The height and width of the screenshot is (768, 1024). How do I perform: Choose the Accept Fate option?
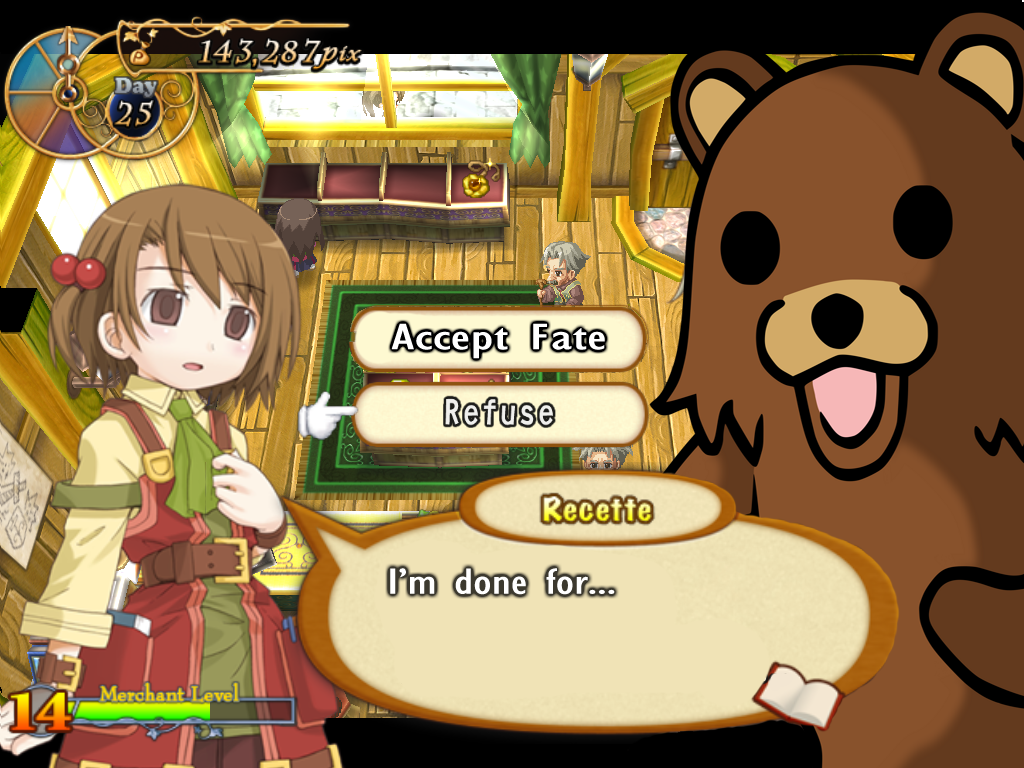click(x=498, y=339)
